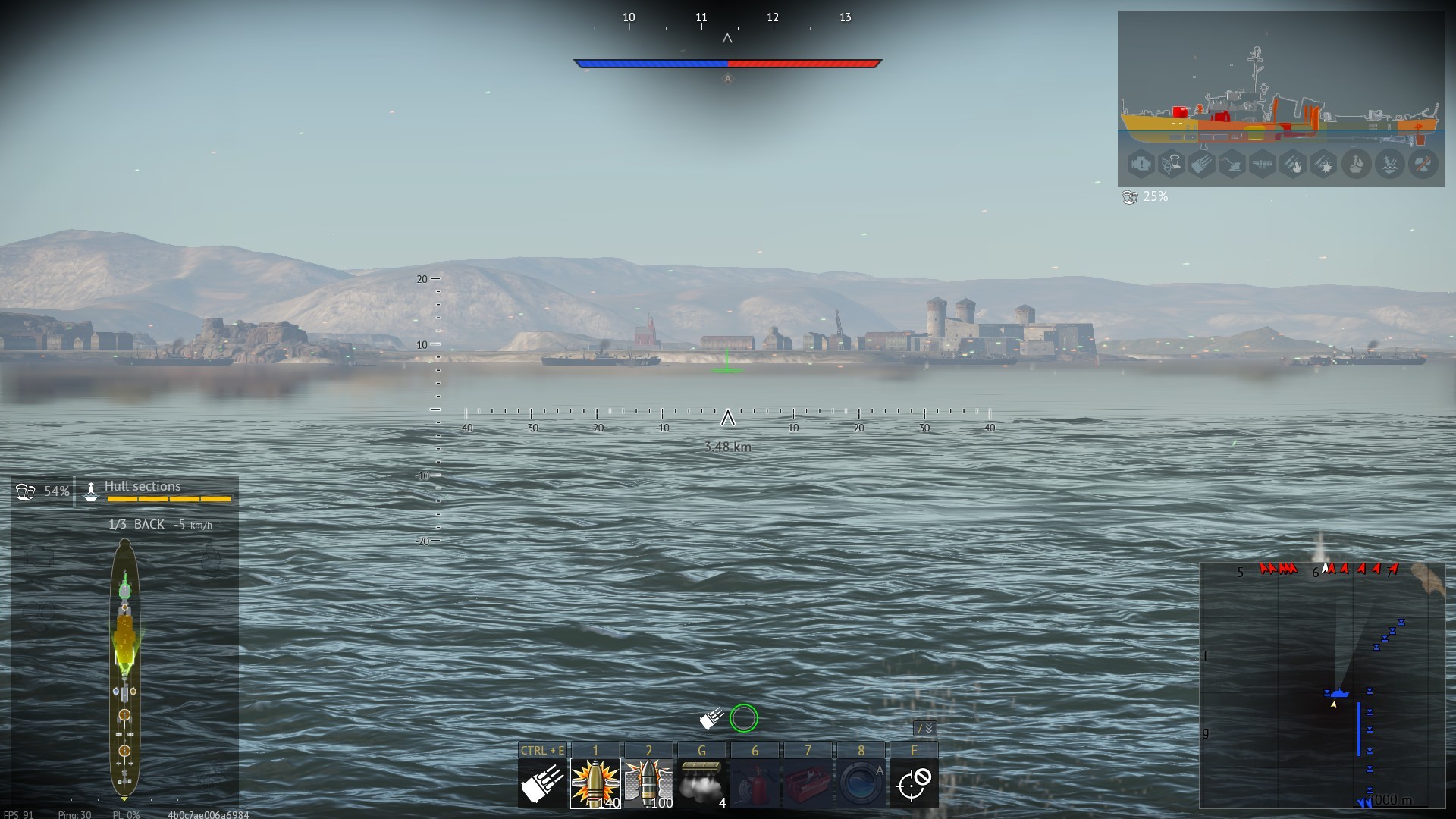The width and height of the screenshot is (1456, 819).
Task: Select the crossed-out propeller round icon
Action: click(1423, 164)
